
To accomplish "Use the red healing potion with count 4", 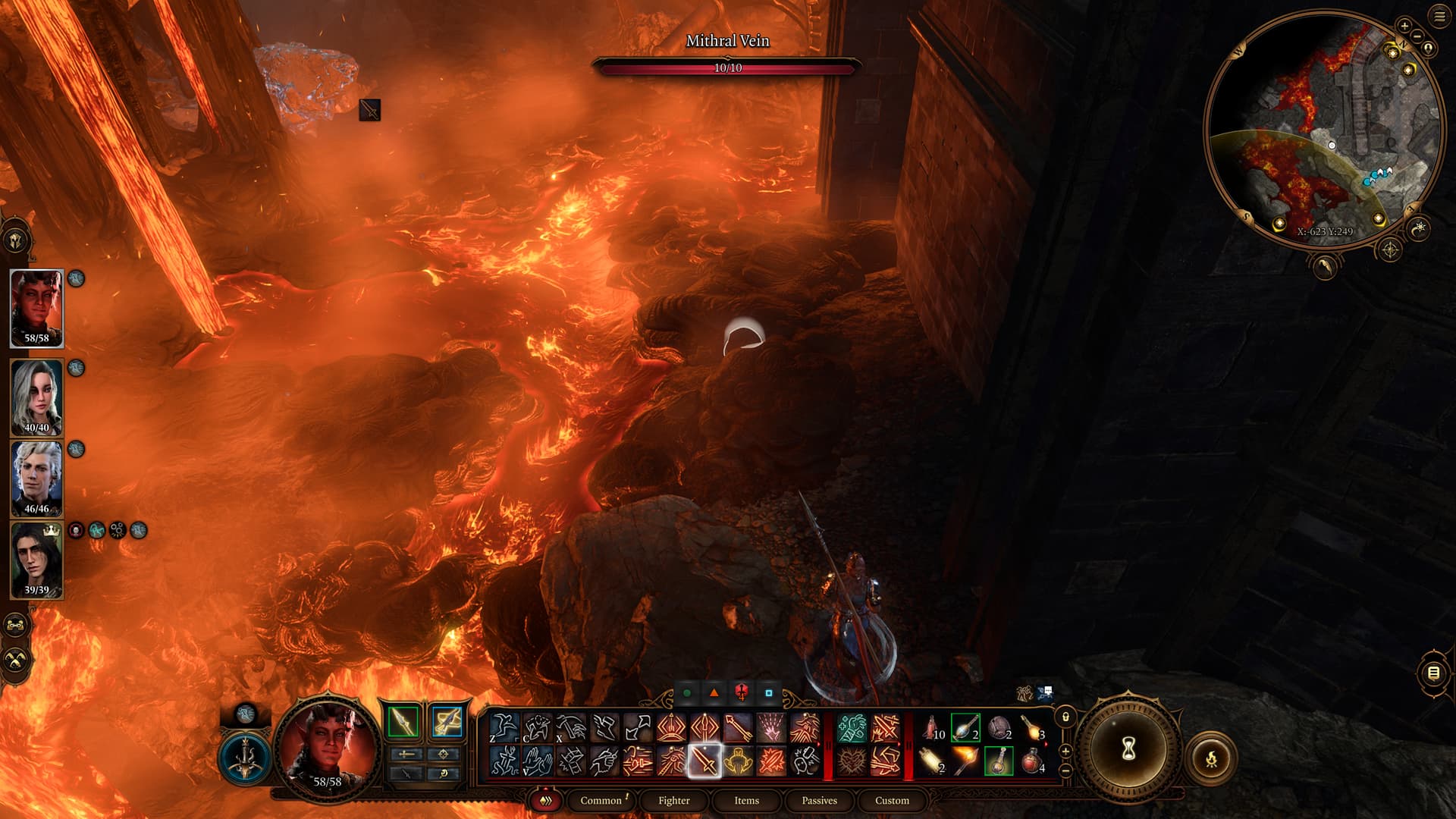I will pos(1031,760).
